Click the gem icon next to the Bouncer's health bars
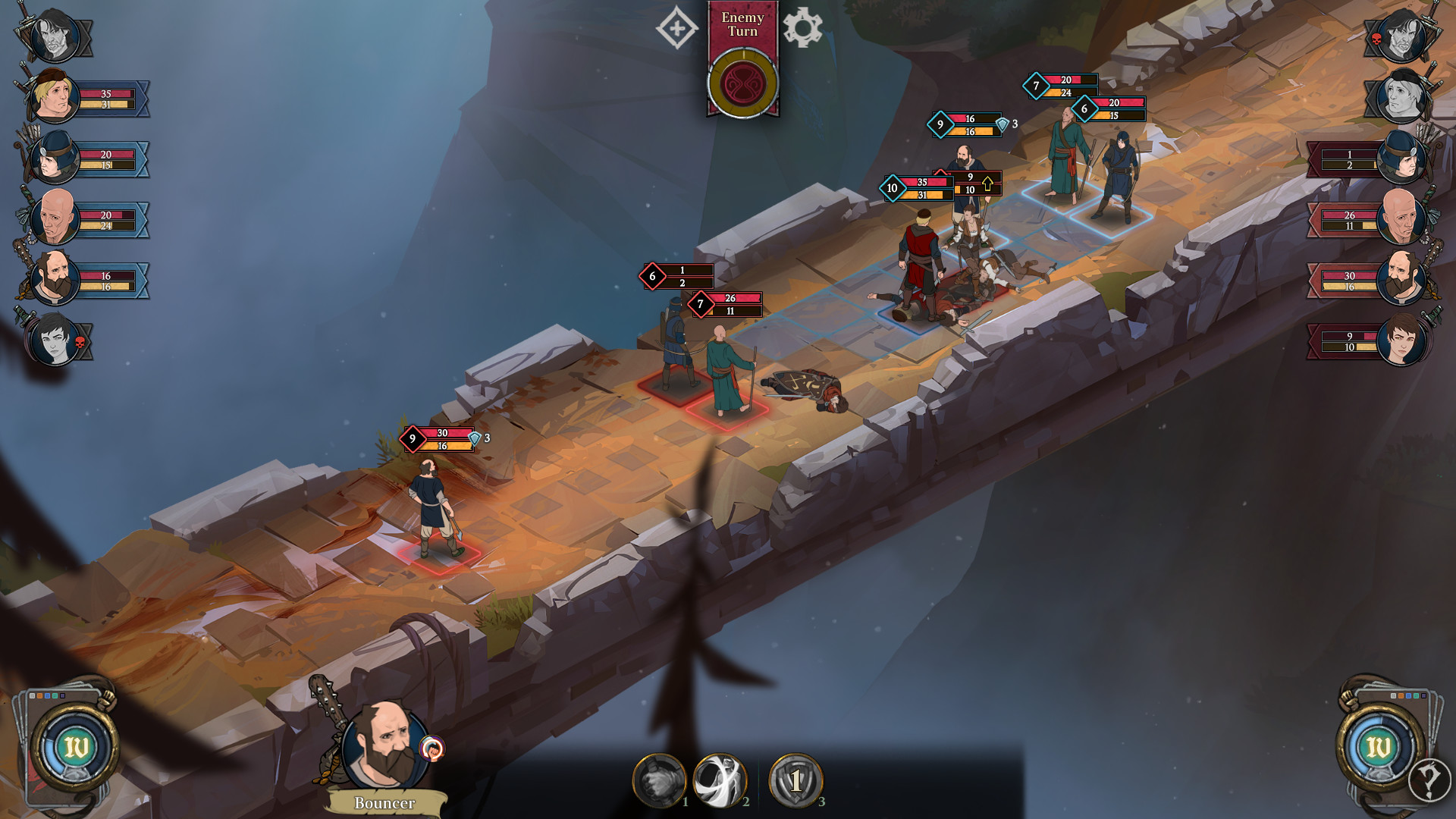This screenshot has width=1456, height=819. (475, 438)
